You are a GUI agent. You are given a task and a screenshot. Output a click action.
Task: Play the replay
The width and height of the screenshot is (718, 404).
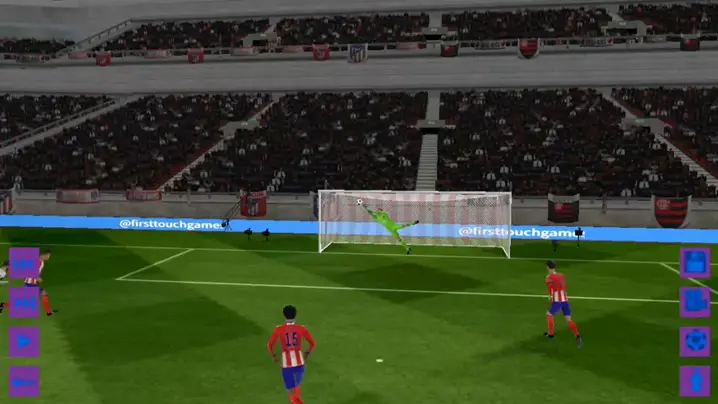tap(24, 342)
